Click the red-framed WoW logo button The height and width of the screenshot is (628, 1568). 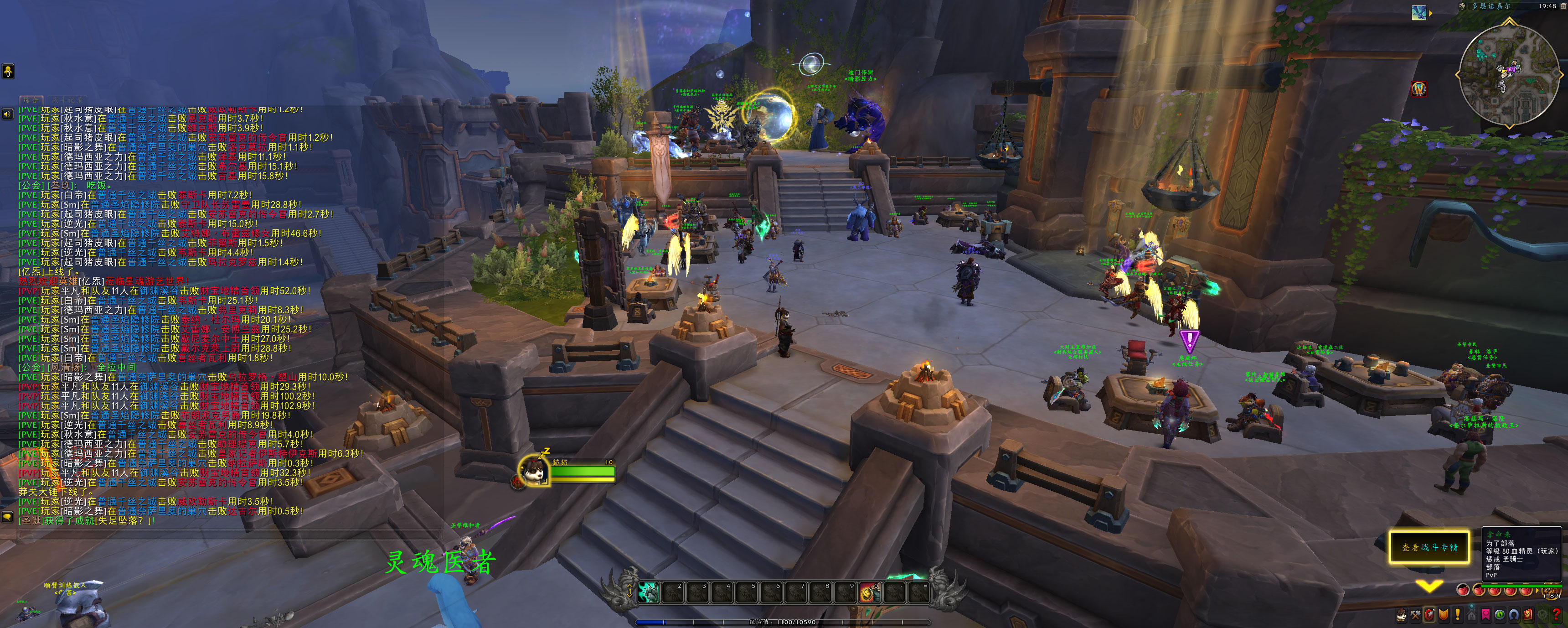pos(1419,89)
